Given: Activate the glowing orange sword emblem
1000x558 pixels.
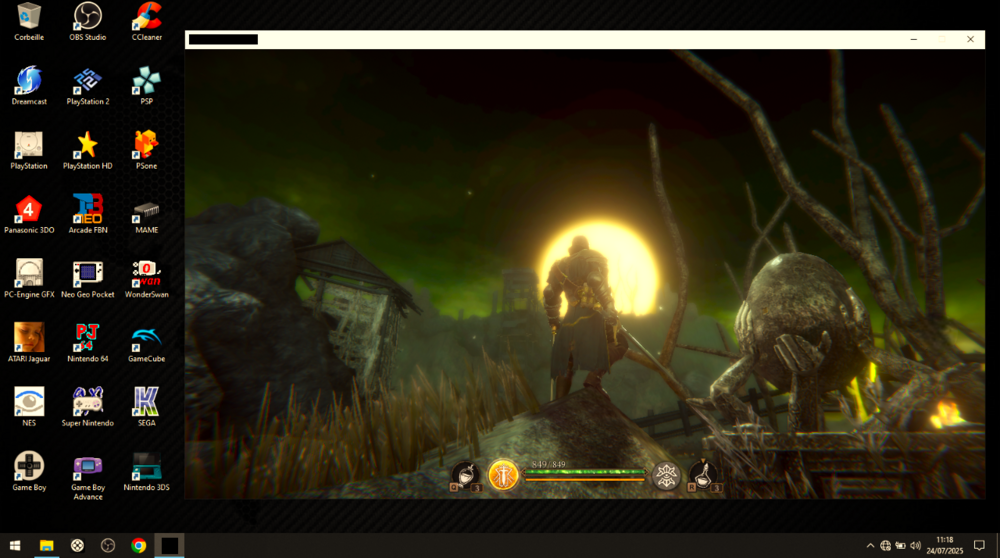Looking at the screenshot, I should click(x=503, y=475).
